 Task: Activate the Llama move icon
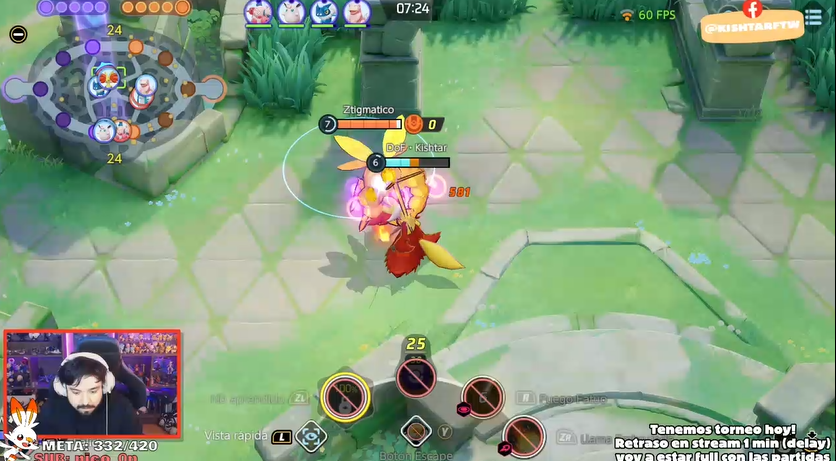[x=522, y=436]
